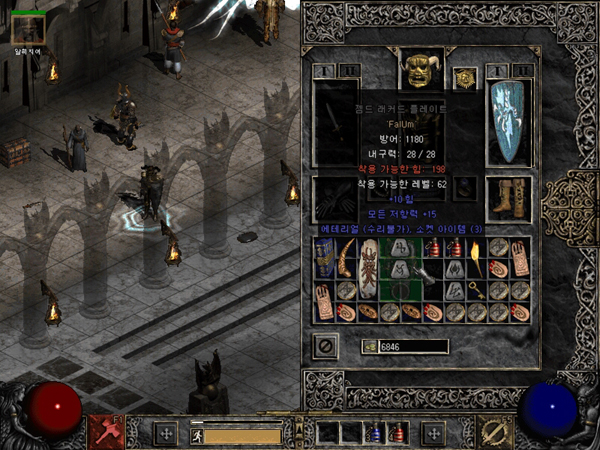Use the blue mana potion in belt

[x=375, y=434]
